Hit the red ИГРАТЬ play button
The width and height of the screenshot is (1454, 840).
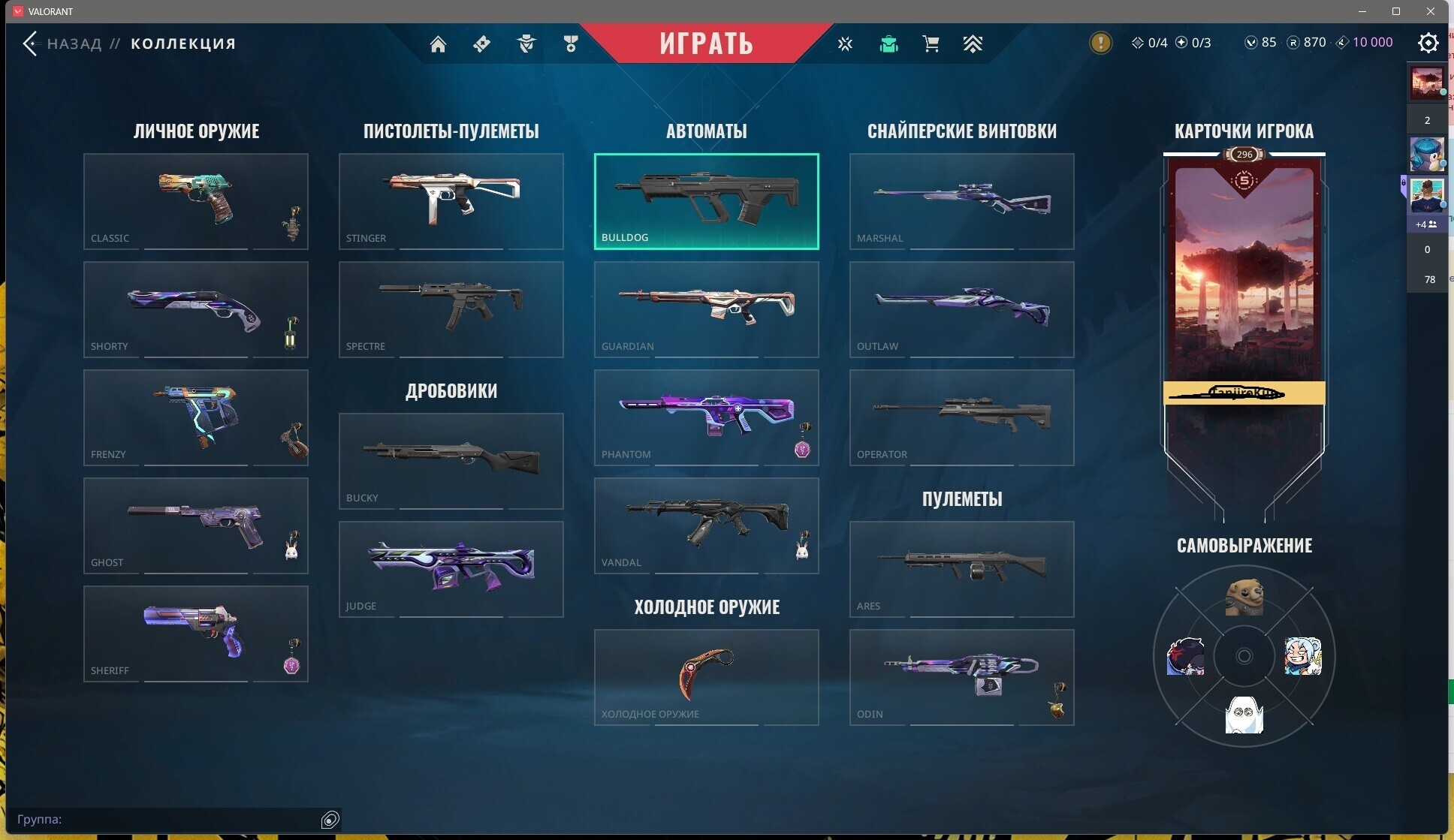(706, 43)
